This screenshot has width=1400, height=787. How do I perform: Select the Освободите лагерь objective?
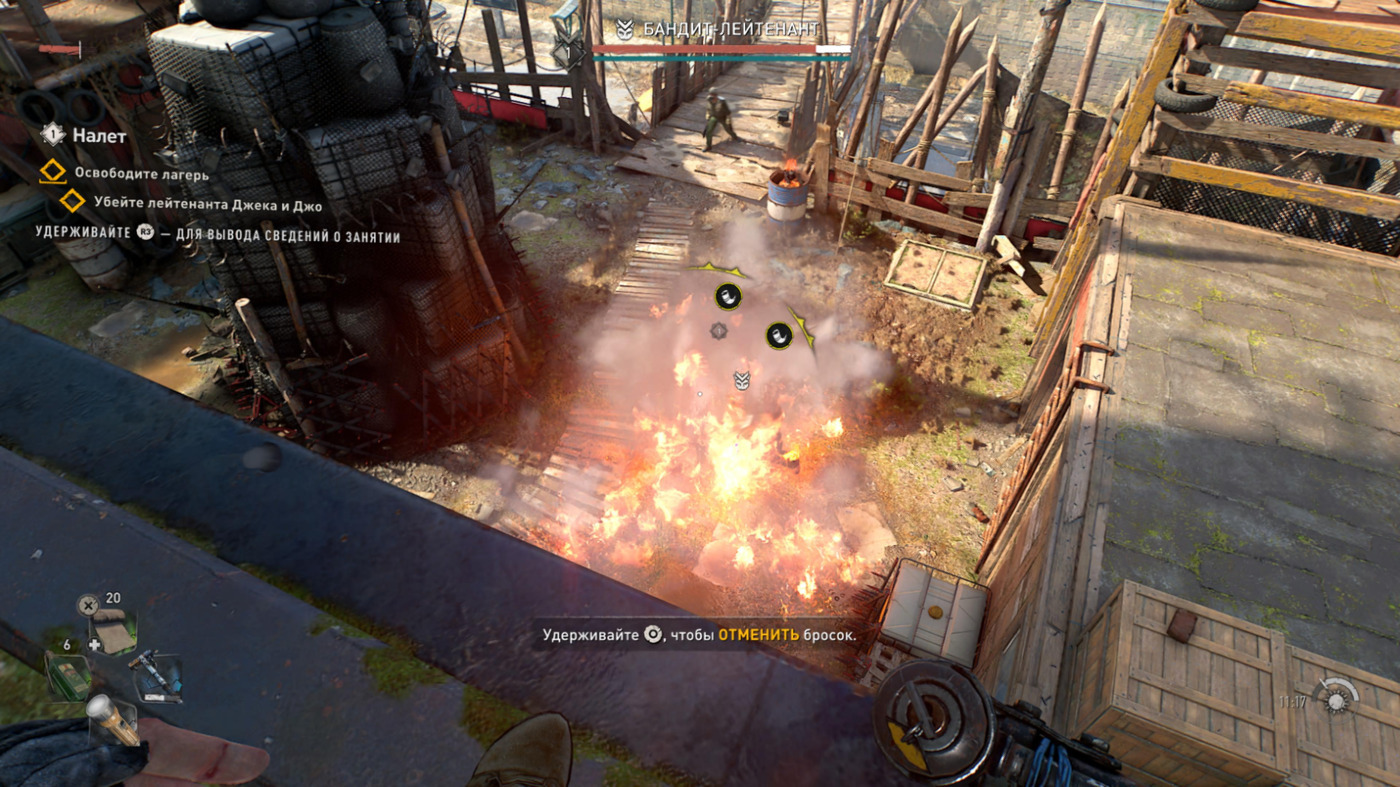tap(141, 173)
